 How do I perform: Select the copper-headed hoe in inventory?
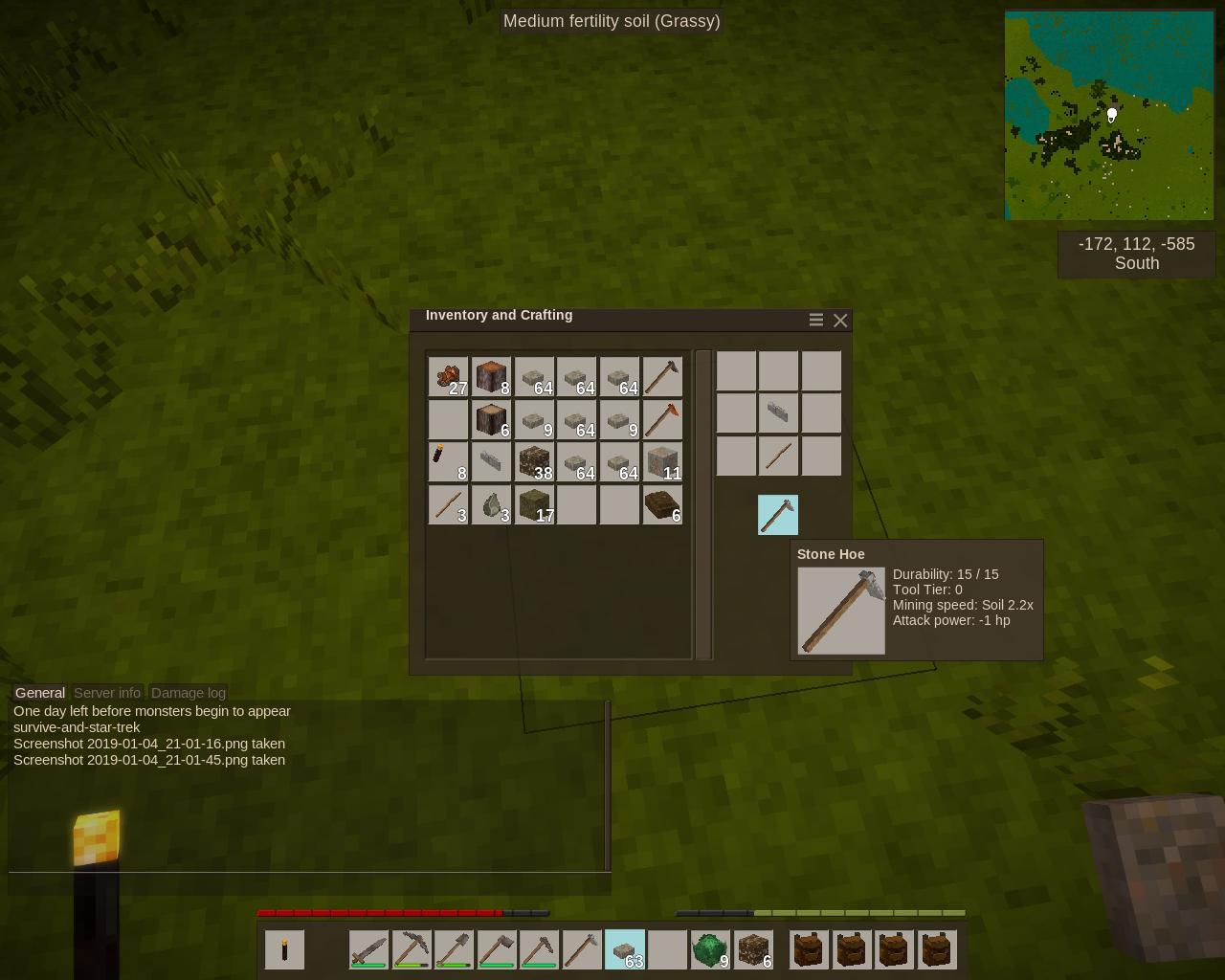pos(662,419)
